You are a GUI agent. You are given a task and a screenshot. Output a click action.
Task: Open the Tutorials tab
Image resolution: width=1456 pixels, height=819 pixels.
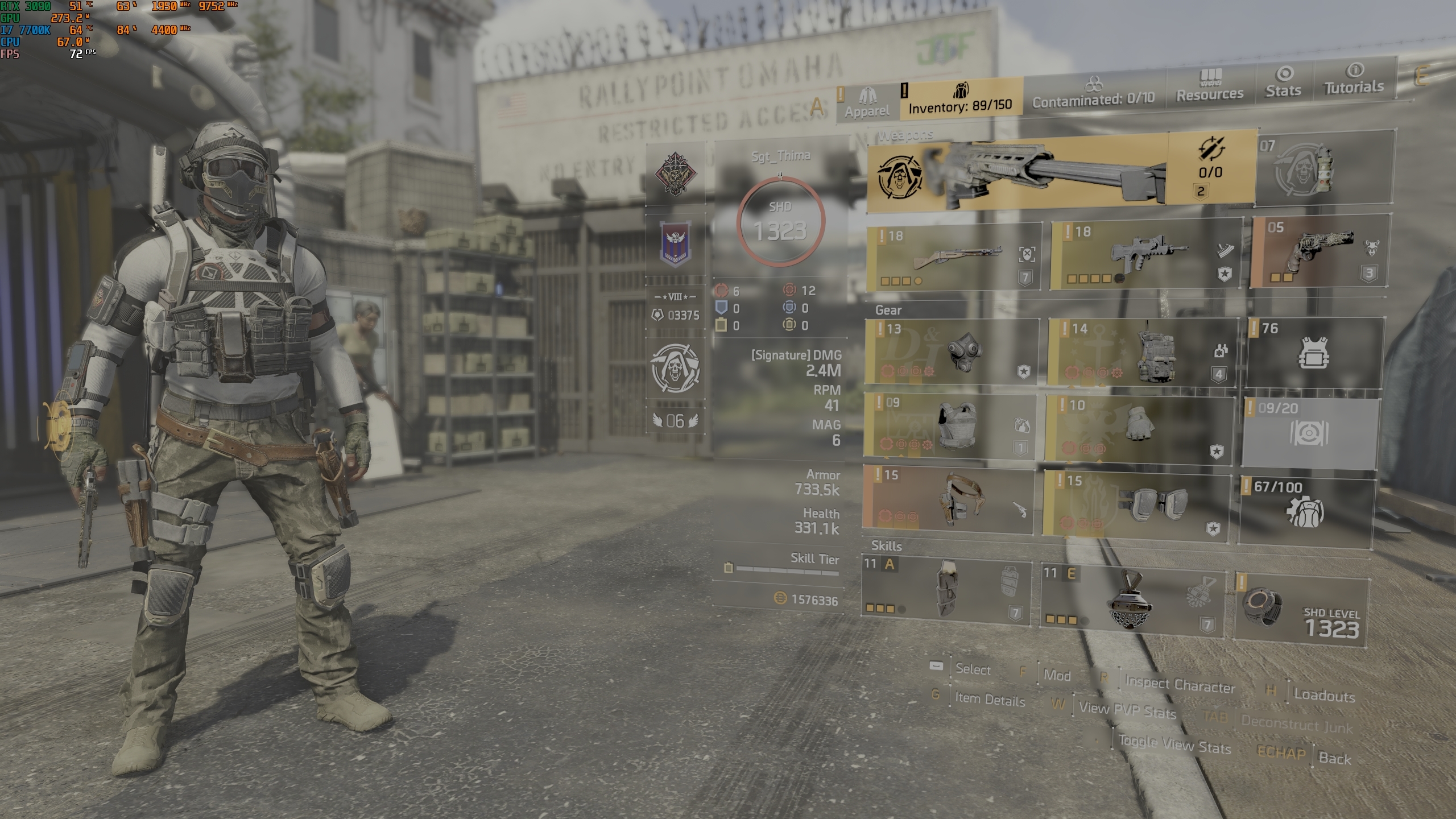1354,79
